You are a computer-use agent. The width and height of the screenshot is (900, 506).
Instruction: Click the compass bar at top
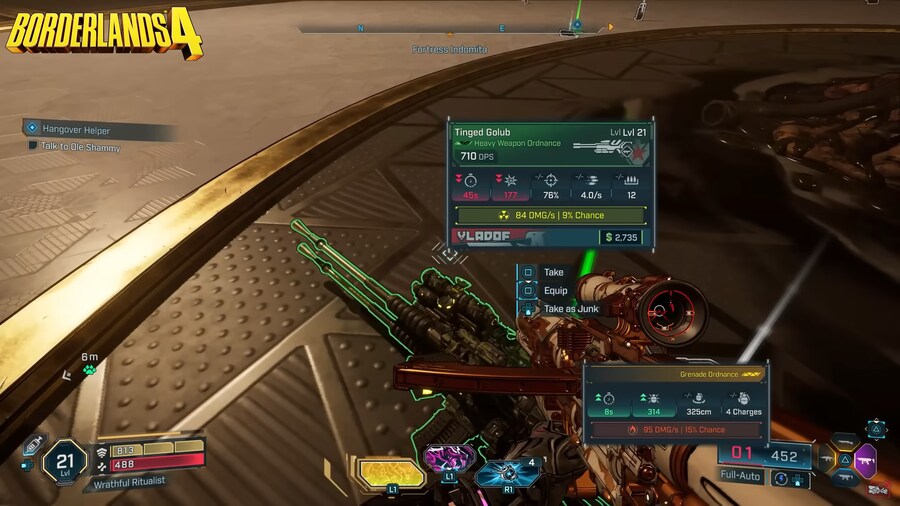(x=450, y=31)
